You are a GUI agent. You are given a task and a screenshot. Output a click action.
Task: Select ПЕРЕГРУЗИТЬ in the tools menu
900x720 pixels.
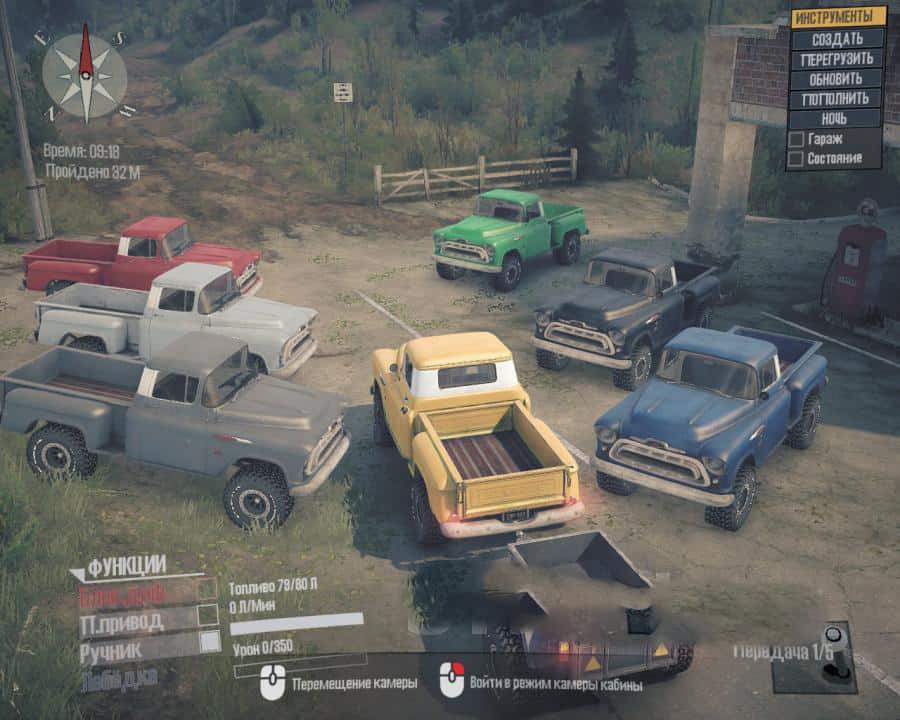[x=838, y=59]
